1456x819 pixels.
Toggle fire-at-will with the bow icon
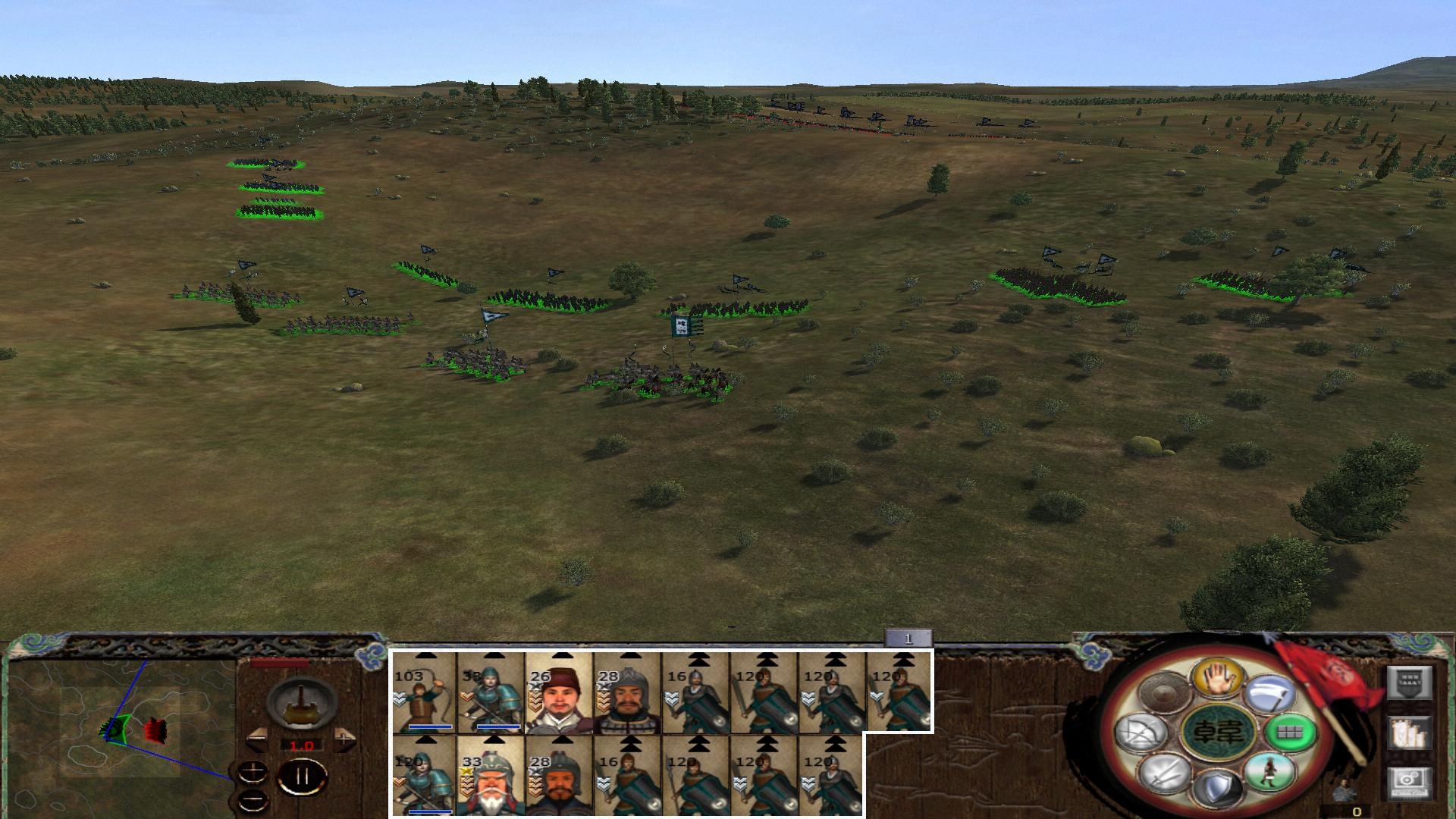(1140, 732)
